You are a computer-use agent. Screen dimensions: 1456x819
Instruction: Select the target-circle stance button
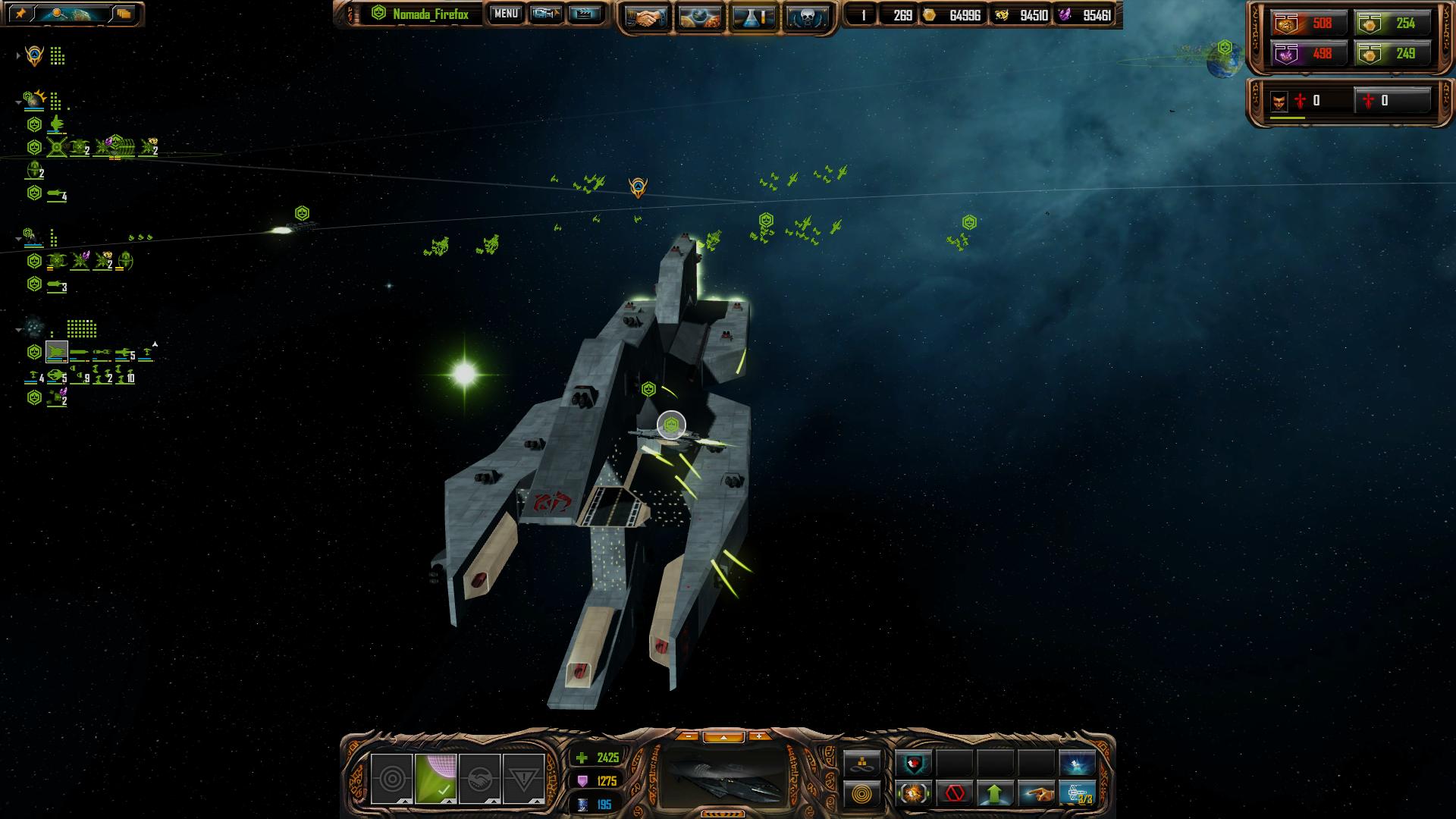pos(391,779)
